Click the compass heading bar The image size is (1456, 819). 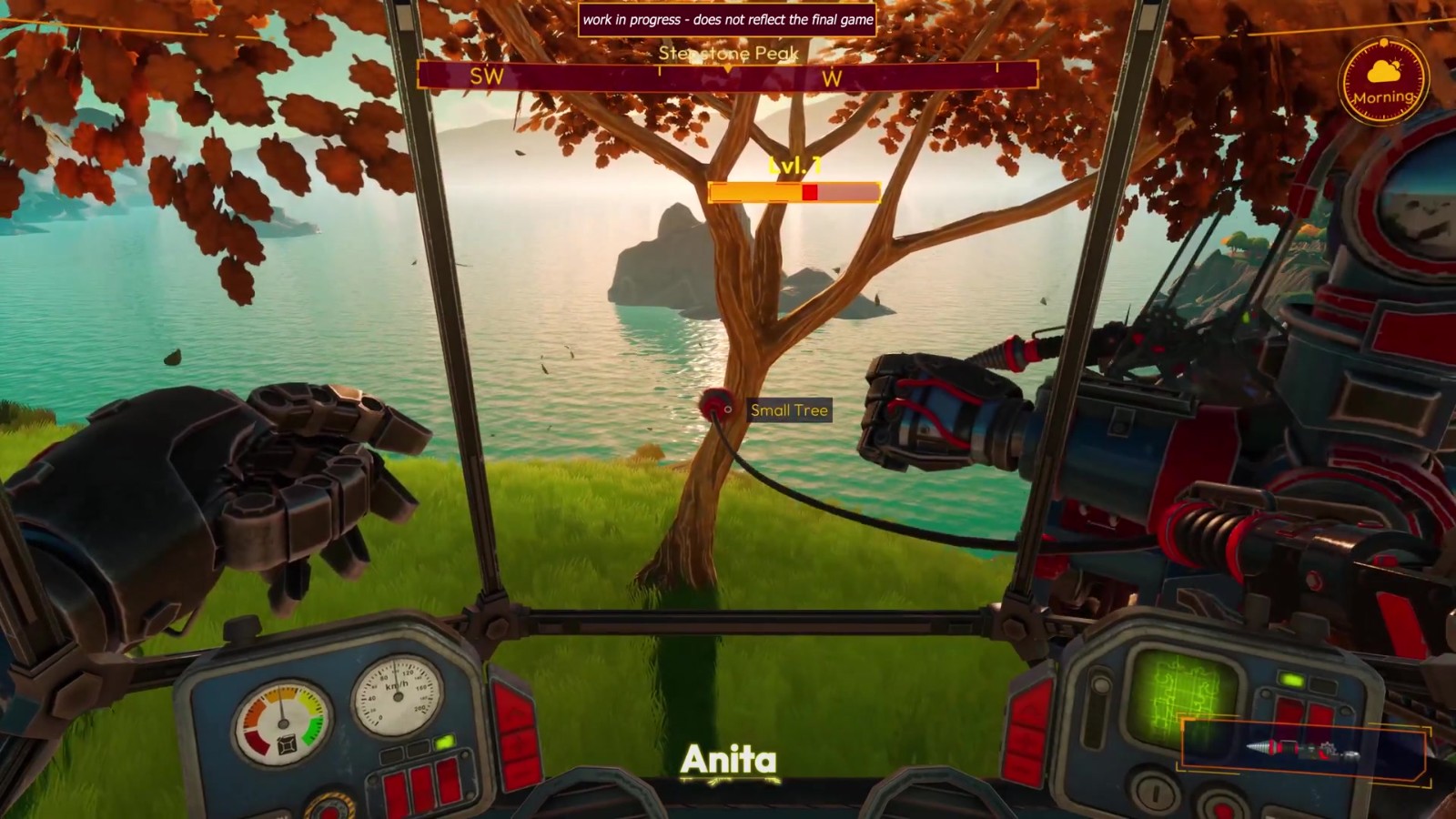pyautogui.click(x=727, y=76)
